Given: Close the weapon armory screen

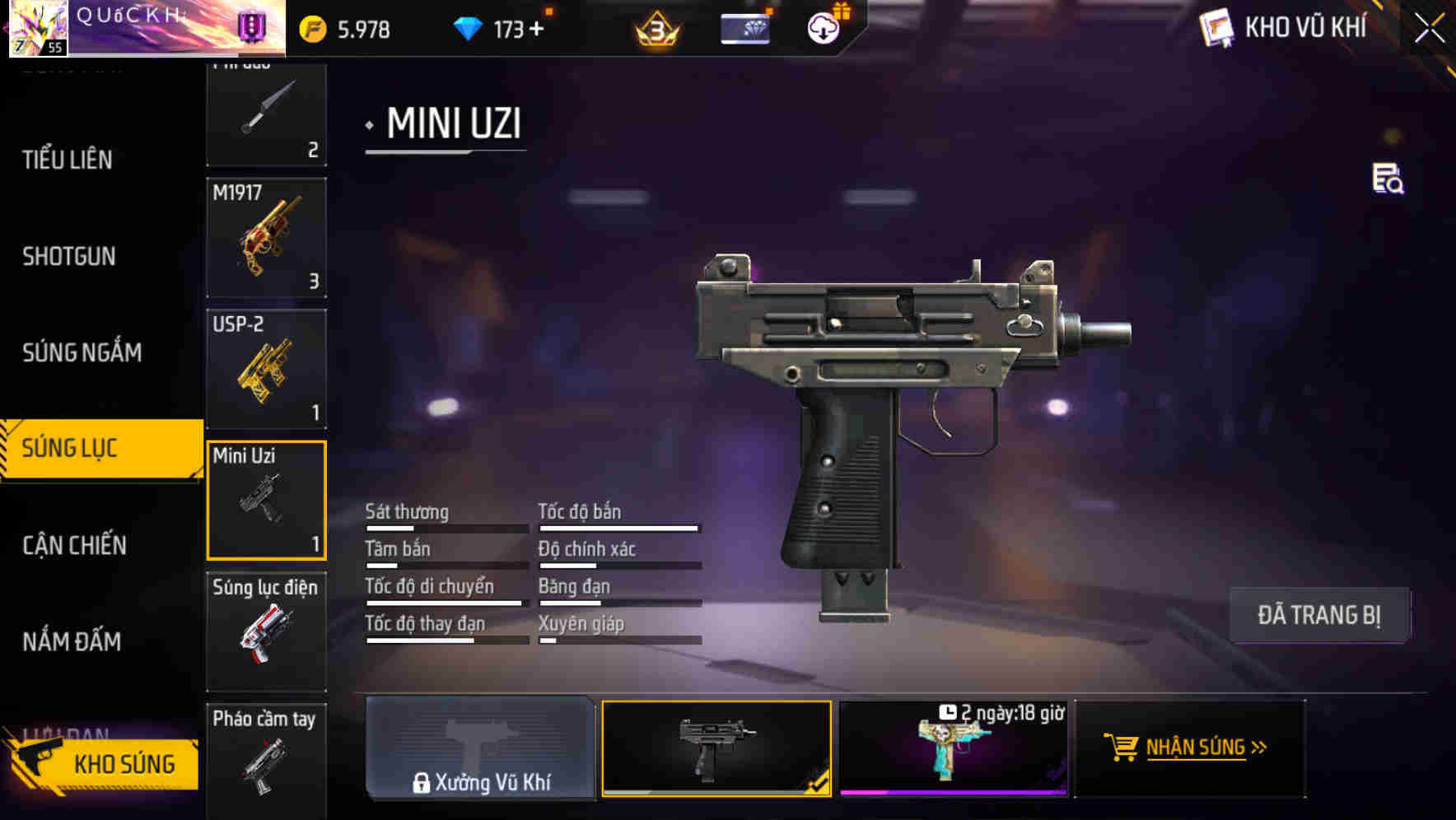Looking at the screenshot, I should coord(1429,29).
